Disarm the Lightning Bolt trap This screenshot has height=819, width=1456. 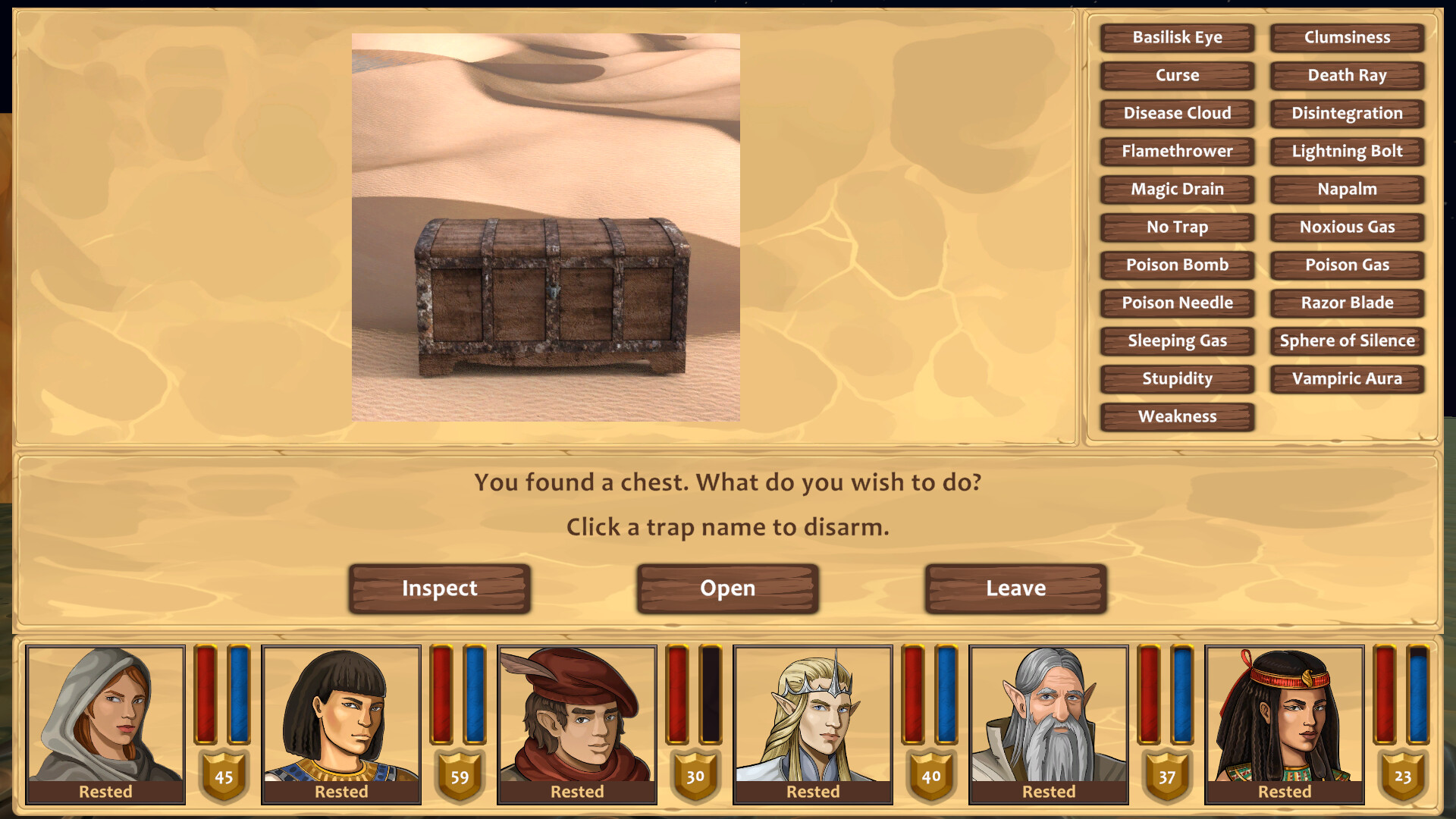pos(1346,152)
